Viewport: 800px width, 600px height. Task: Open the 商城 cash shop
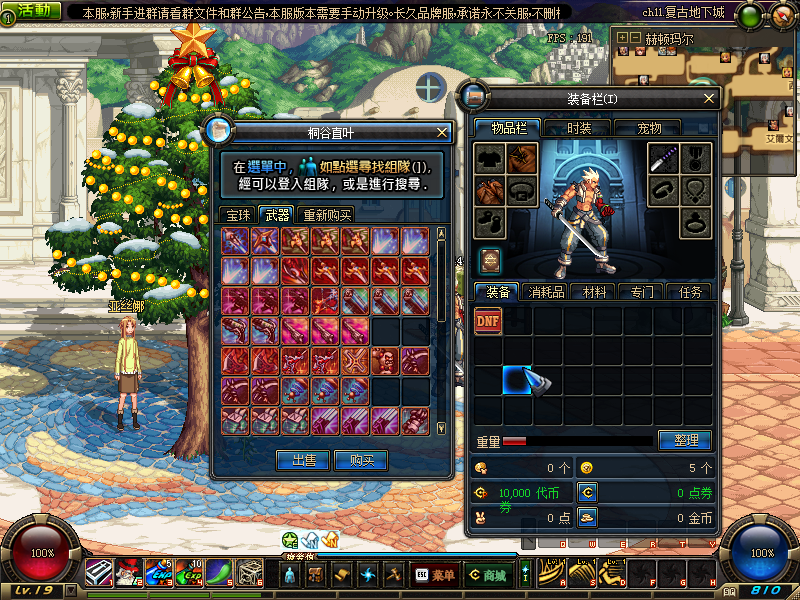coord(487,574)
